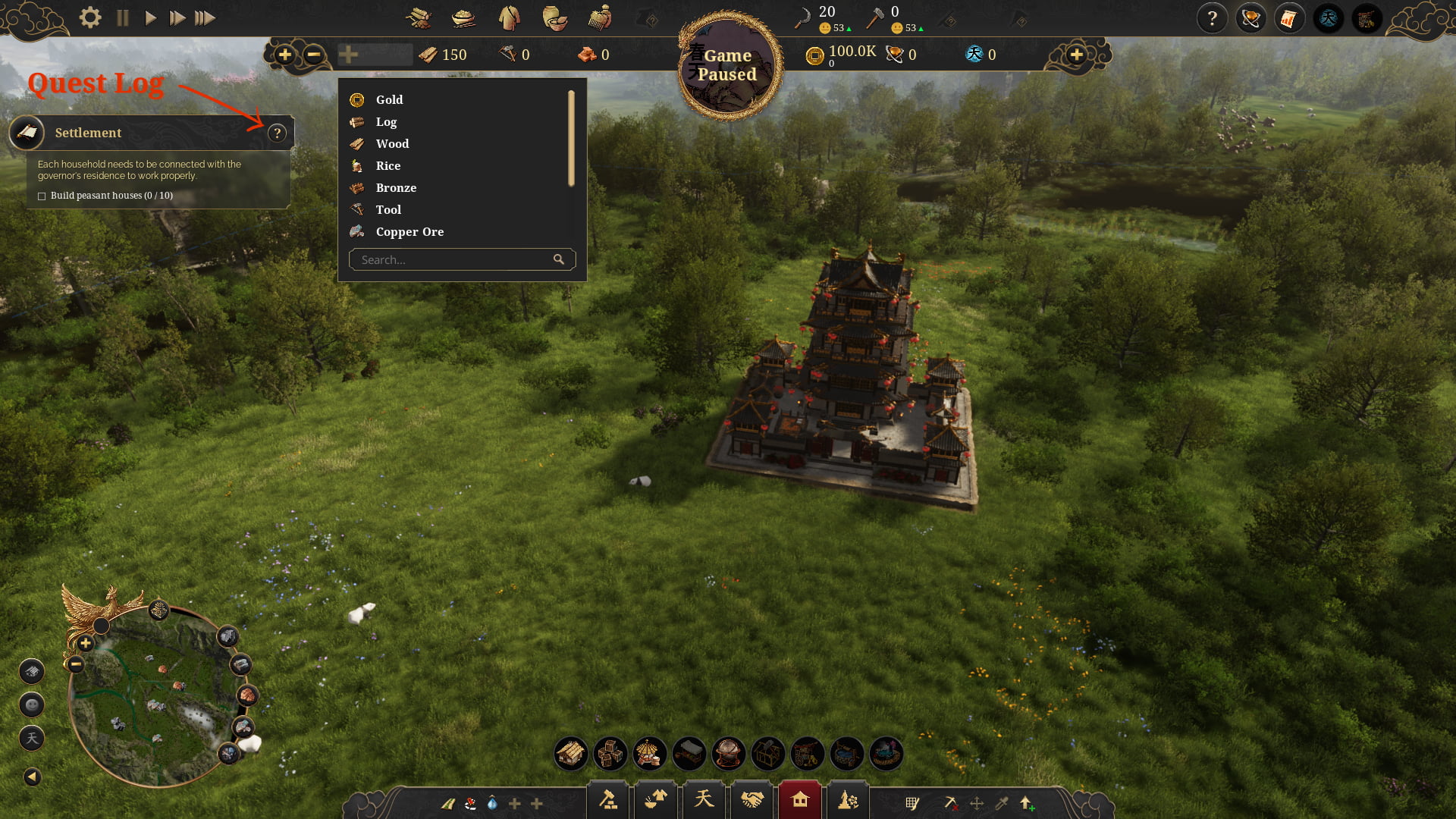The image size is (1456, 819).
Task: Open the Settlement quest book icon
Action: (27, 133)
